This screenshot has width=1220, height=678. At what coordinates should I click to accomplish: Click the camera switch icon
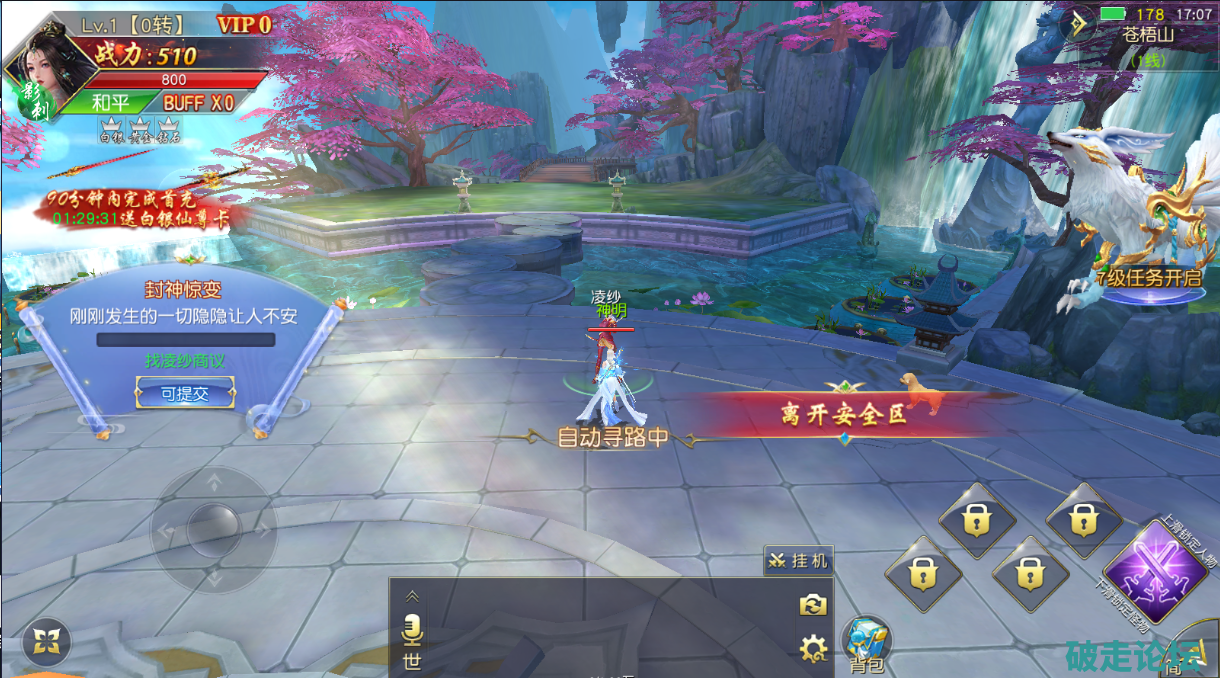coord(811,604)
